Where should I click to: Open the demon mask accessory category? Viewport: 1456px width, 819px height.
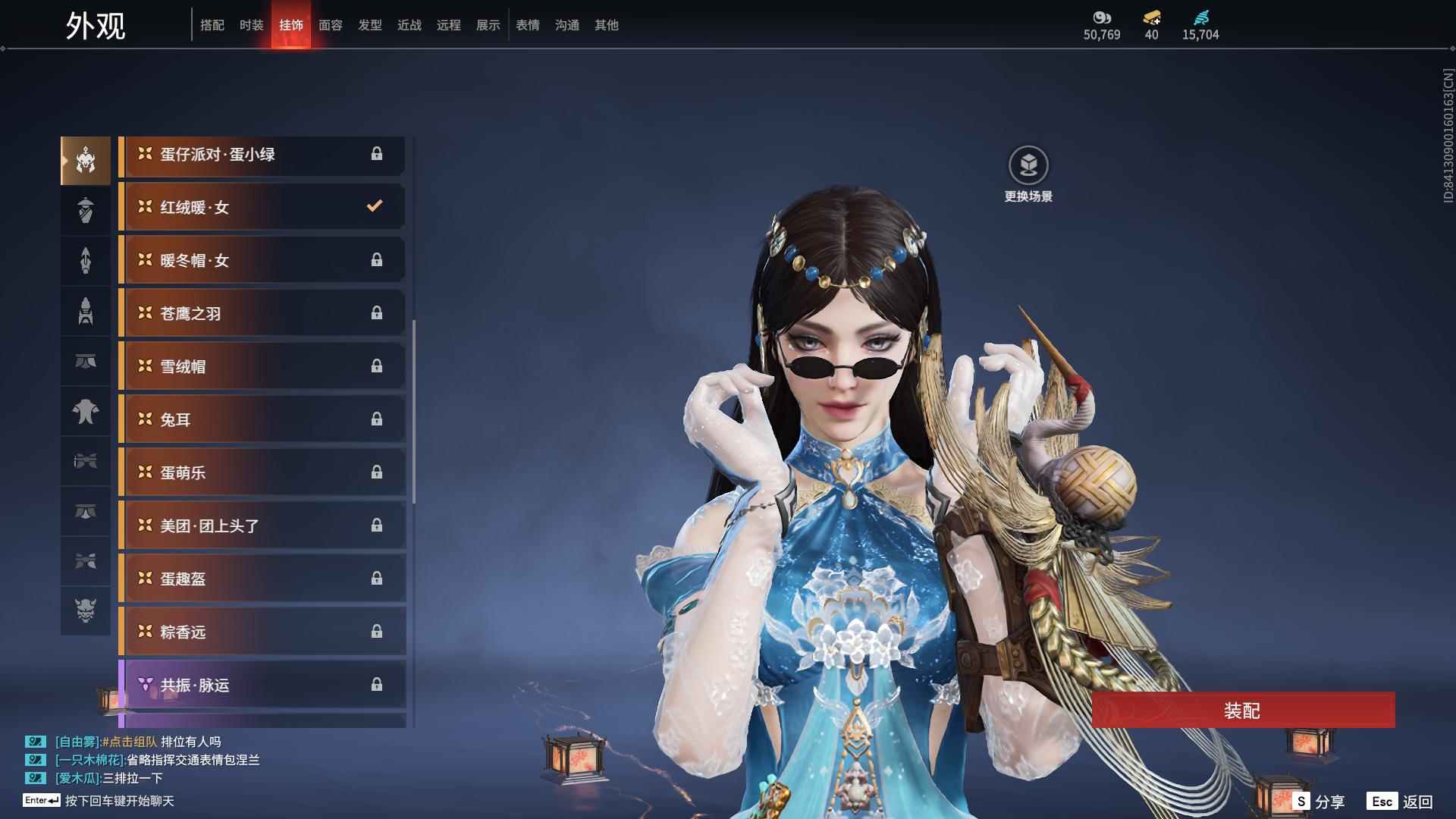point(86,610)
